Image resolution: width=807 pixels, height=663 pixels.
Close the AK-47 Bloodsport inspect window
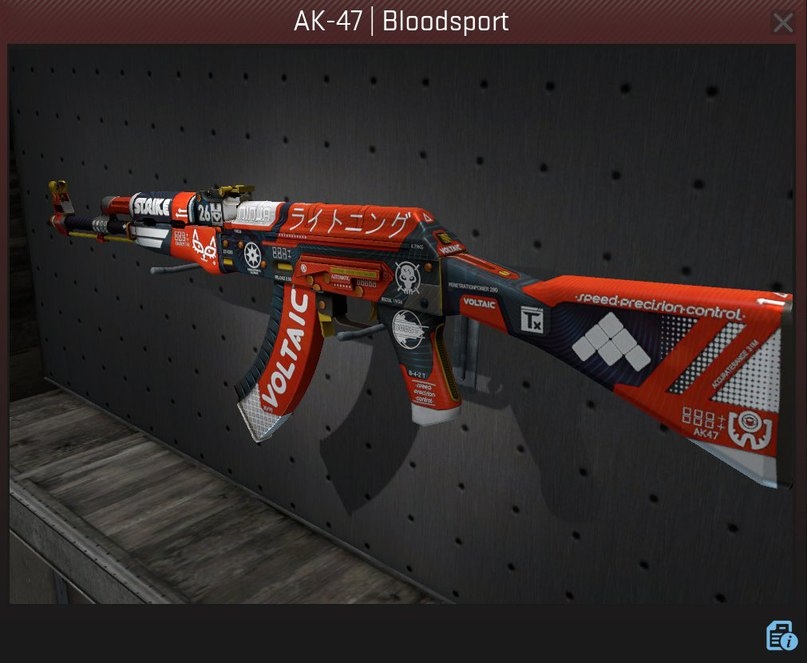coord(783,22)
